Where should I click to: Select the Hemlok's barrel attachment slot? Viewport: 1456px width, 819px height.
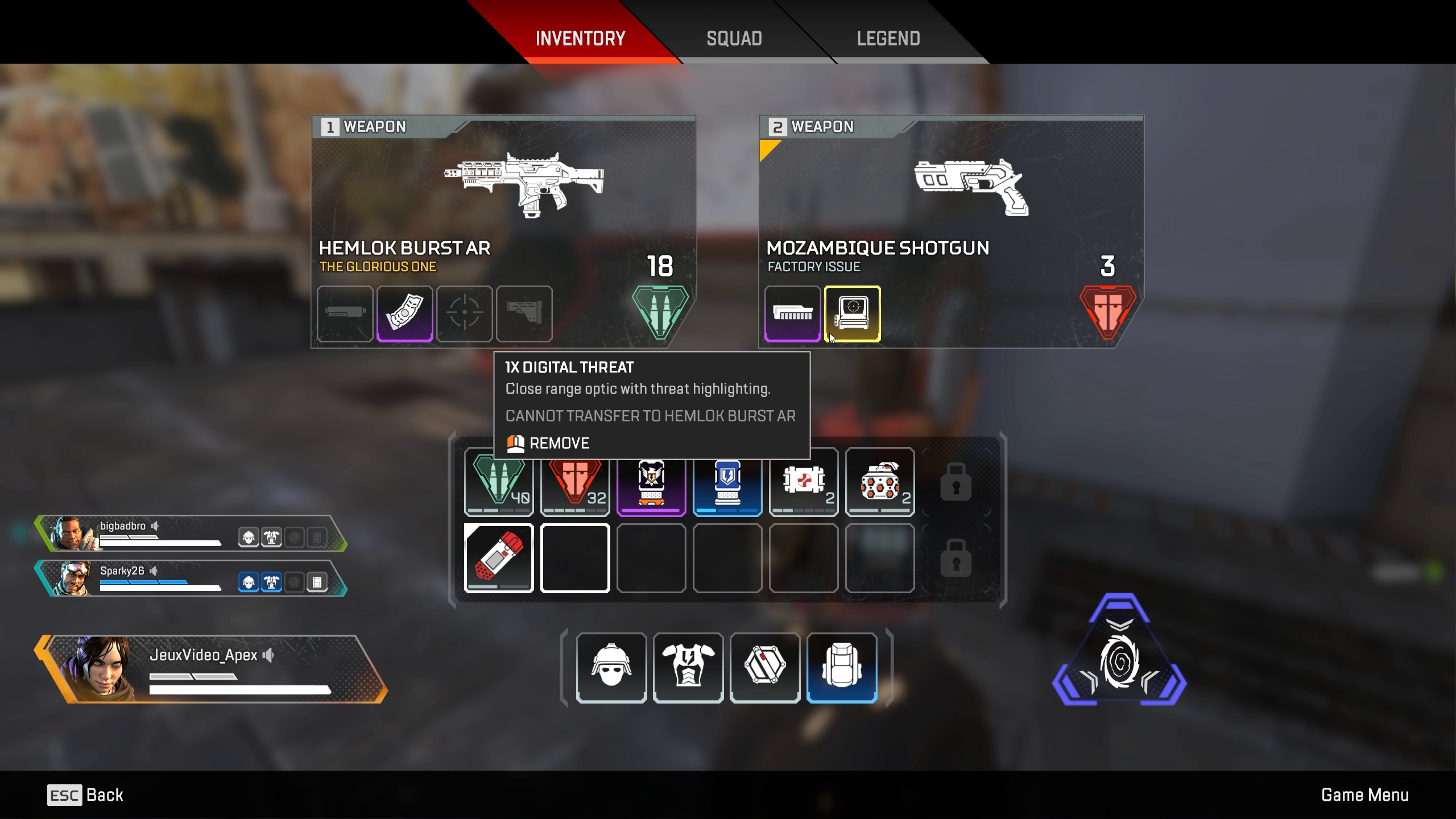(x=345, y=315)
